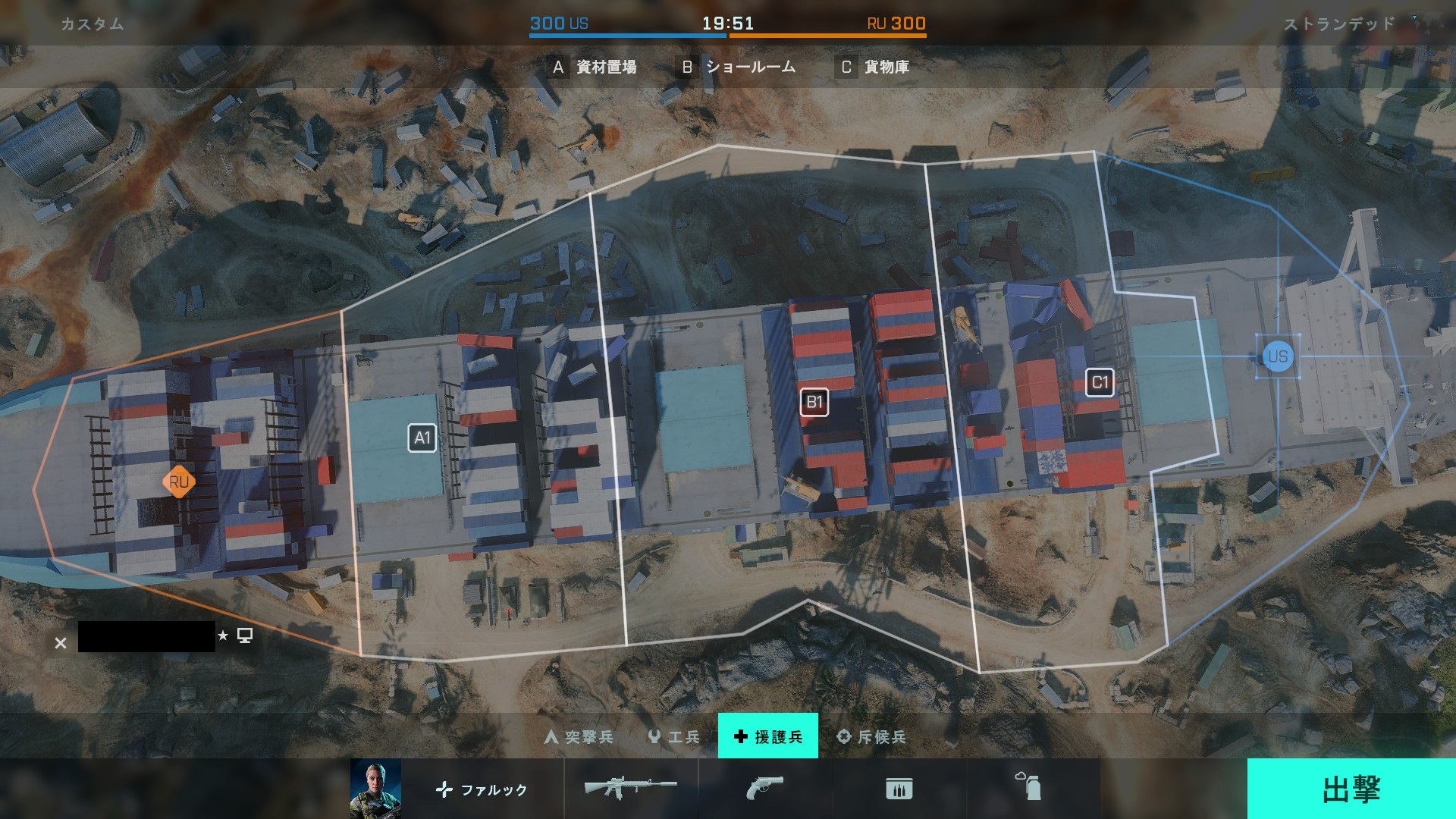
Task: Choose objective C1 on the map
Action: tap(1100, 382)
